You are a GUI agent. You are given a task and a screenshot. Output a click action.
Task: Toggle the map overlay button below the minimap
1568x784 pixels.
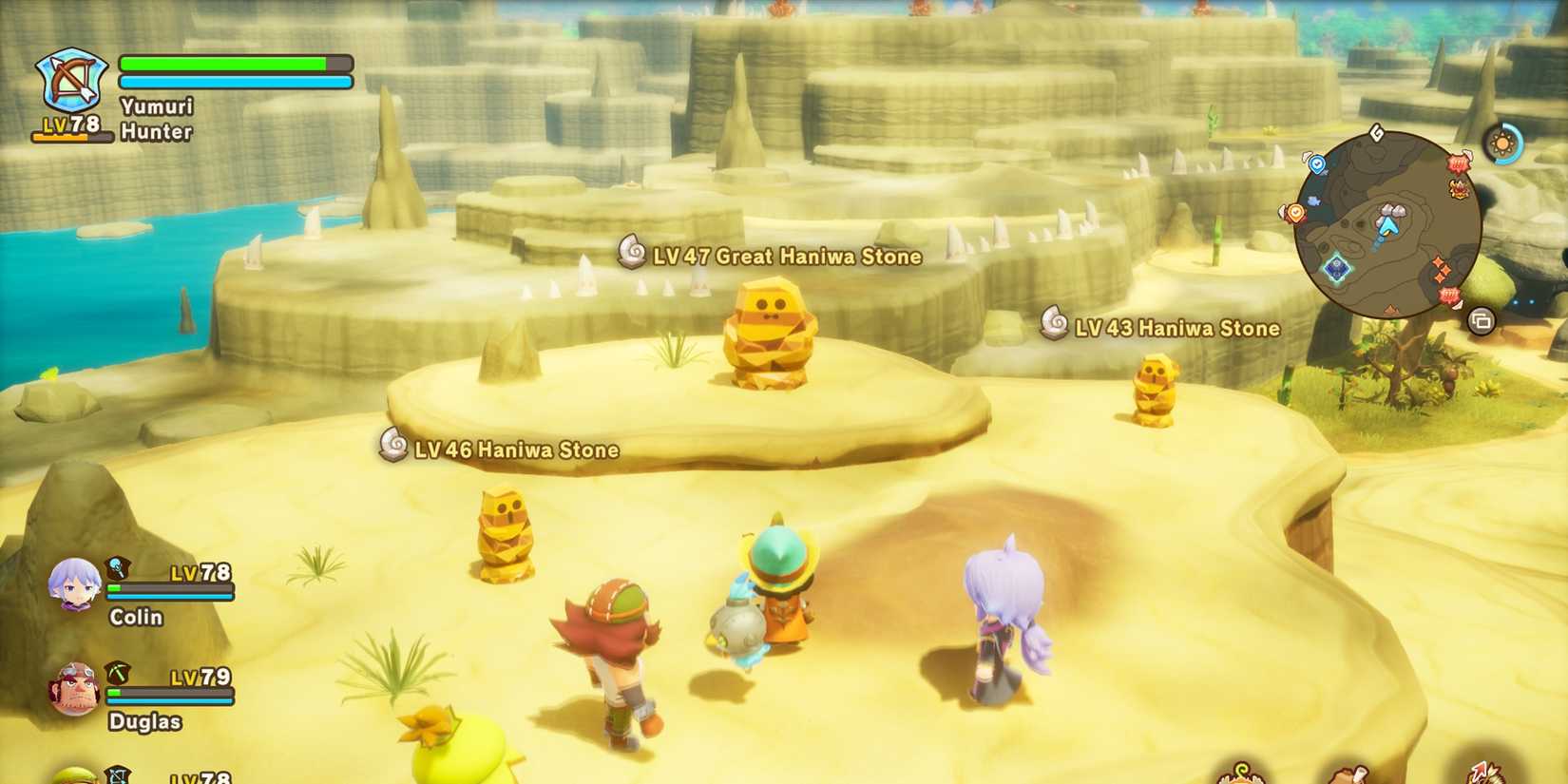pyautogui.click(x=1482, y=321)
